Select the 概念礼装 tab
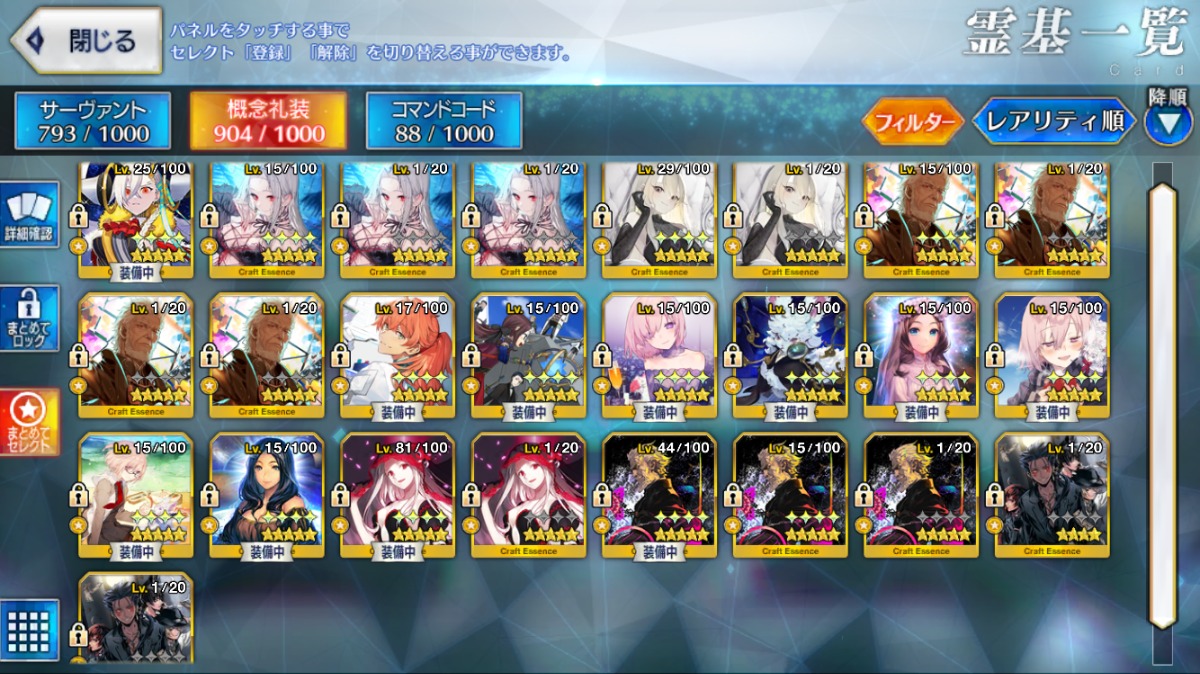Screen dimensions: 1200x674 tap(269, 122)
